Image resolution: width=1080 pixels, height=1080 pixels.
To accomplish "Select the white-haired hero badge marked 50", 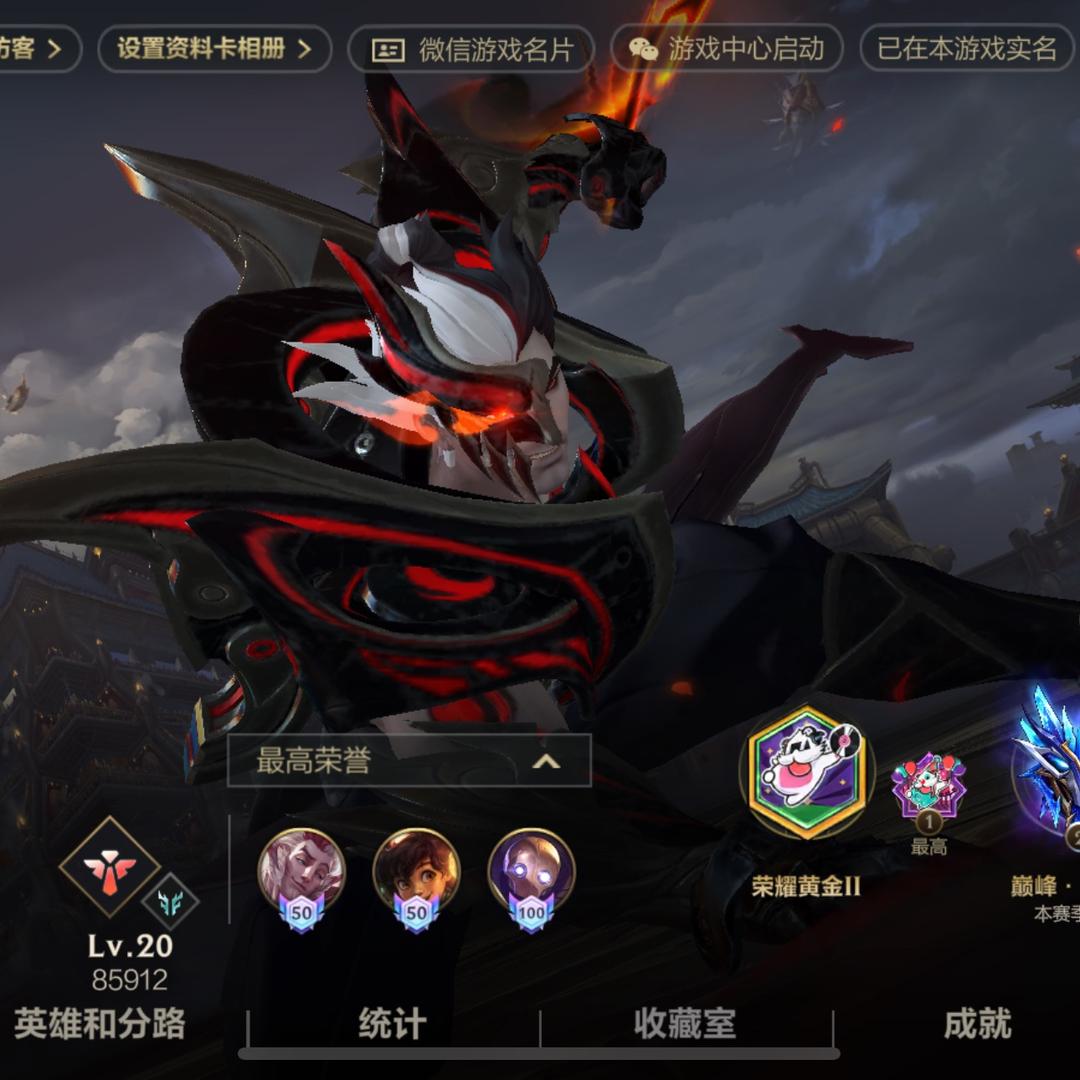I will pyautogui.click(x=301, y=872).
